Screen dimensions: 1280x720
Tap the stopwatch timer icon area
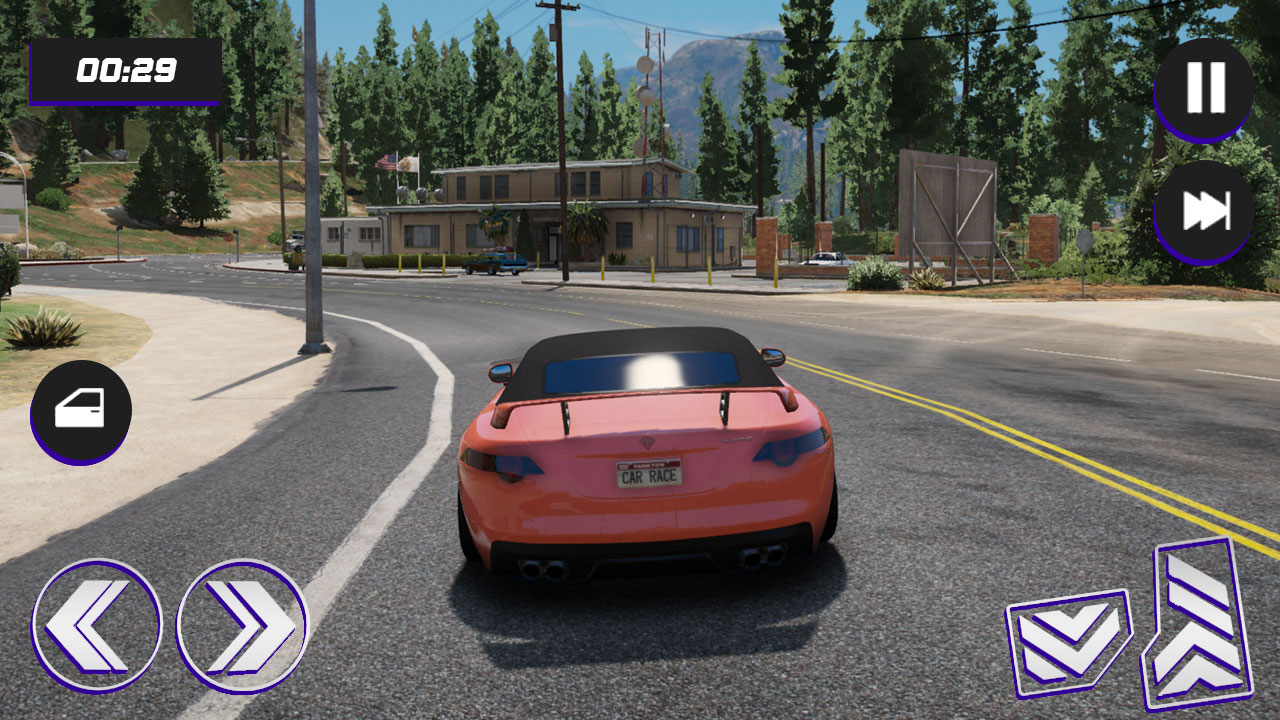pos(125,71)
